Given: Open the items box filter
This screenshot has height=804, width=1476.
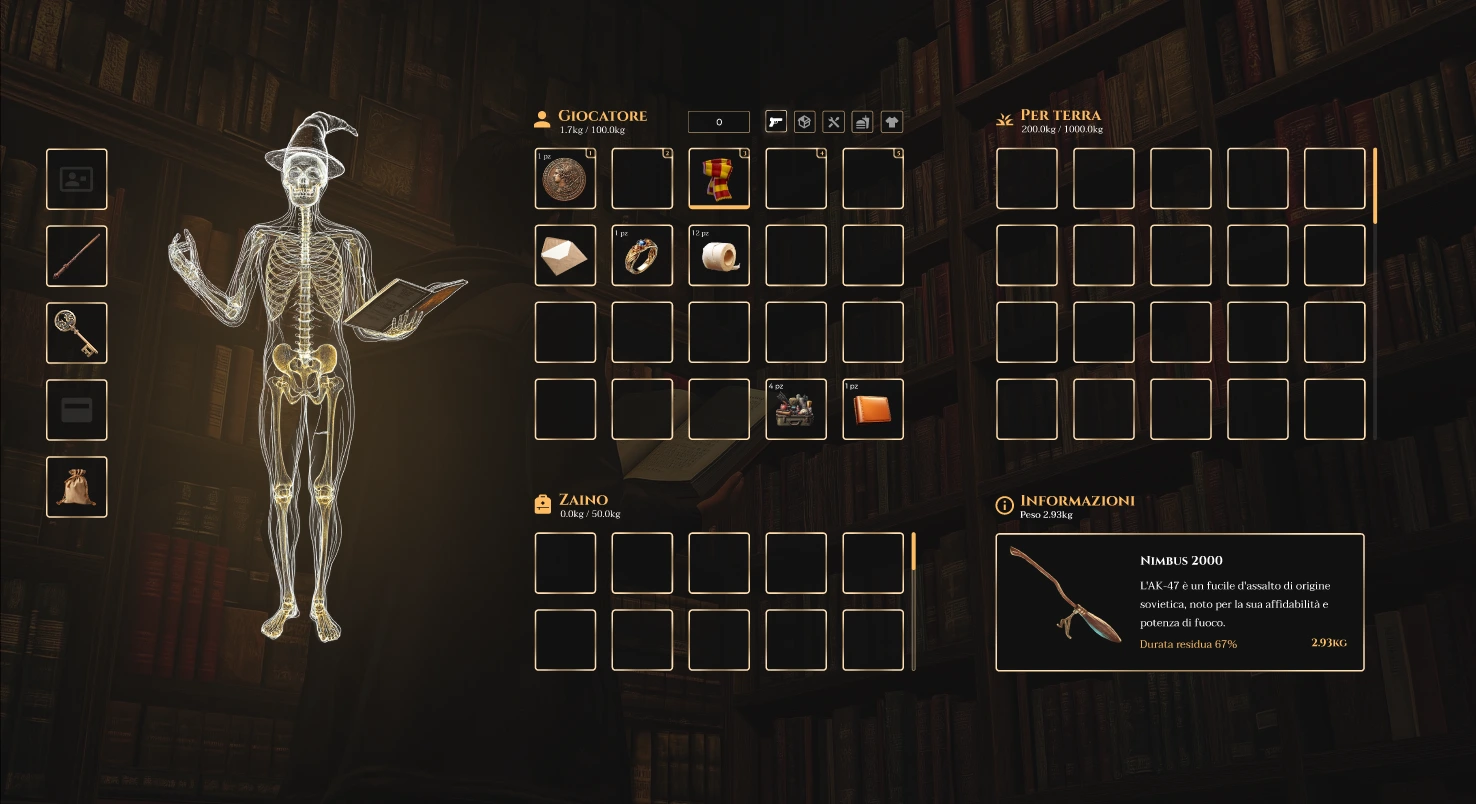Looking at the screenshot, I should pyautogui.click(x=805, y=121).
